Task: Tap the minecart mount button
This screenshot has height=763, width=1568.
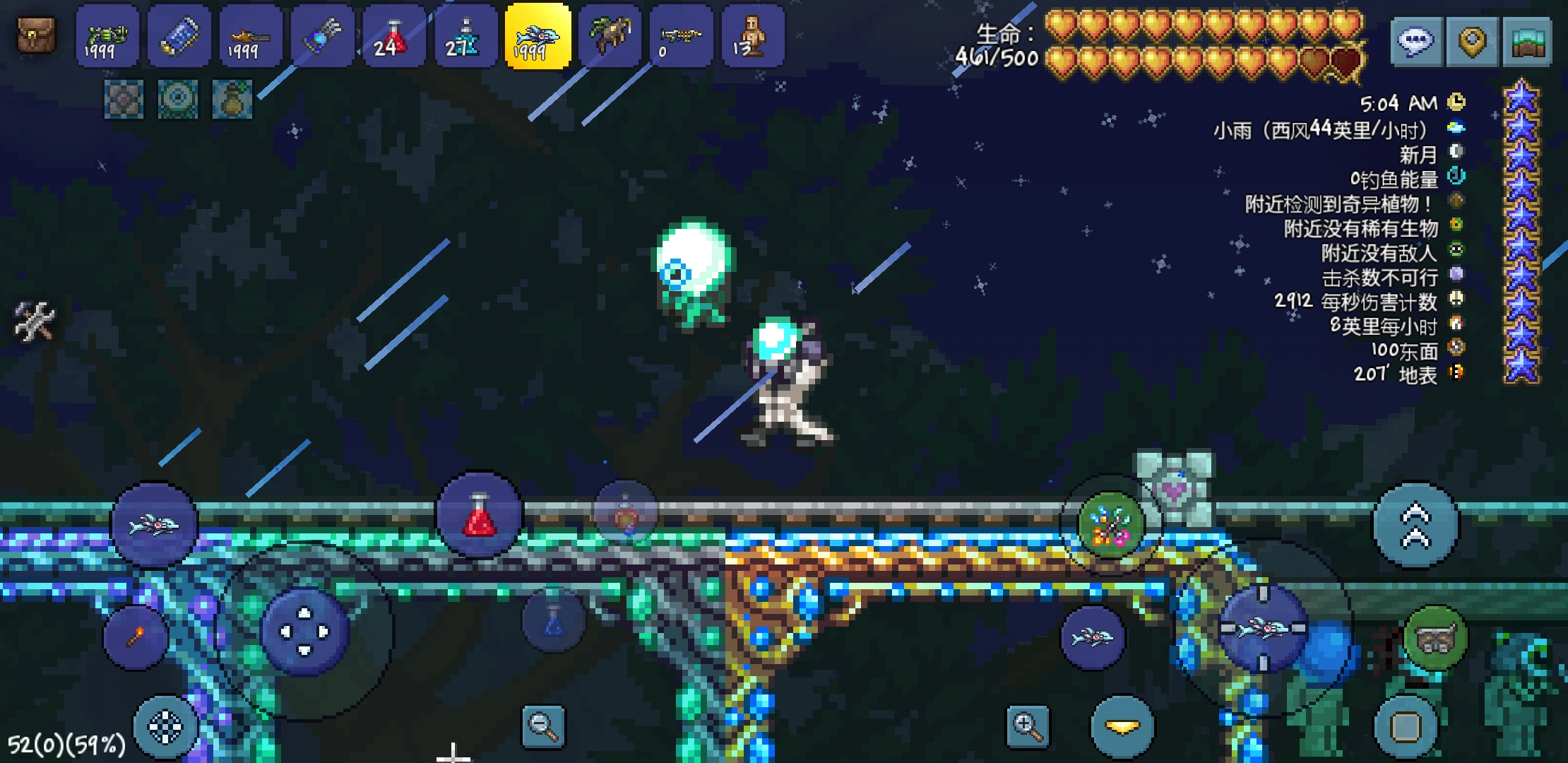Action: (1435, 638)
